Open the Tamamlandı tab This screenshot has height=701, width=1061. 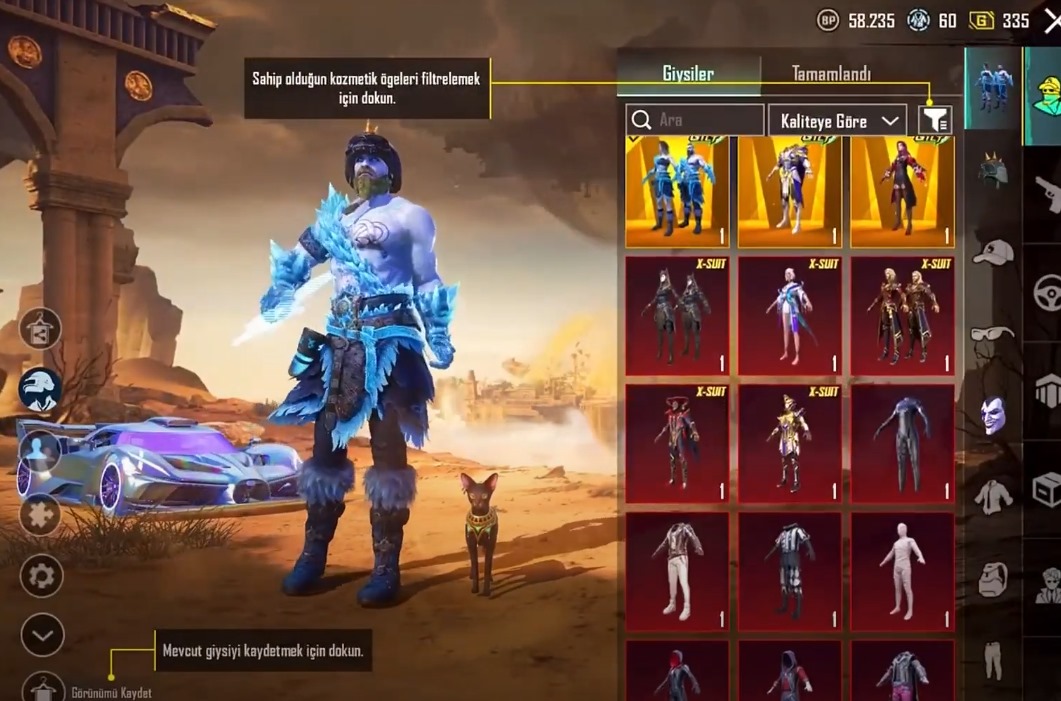click(x=831, y=74)
